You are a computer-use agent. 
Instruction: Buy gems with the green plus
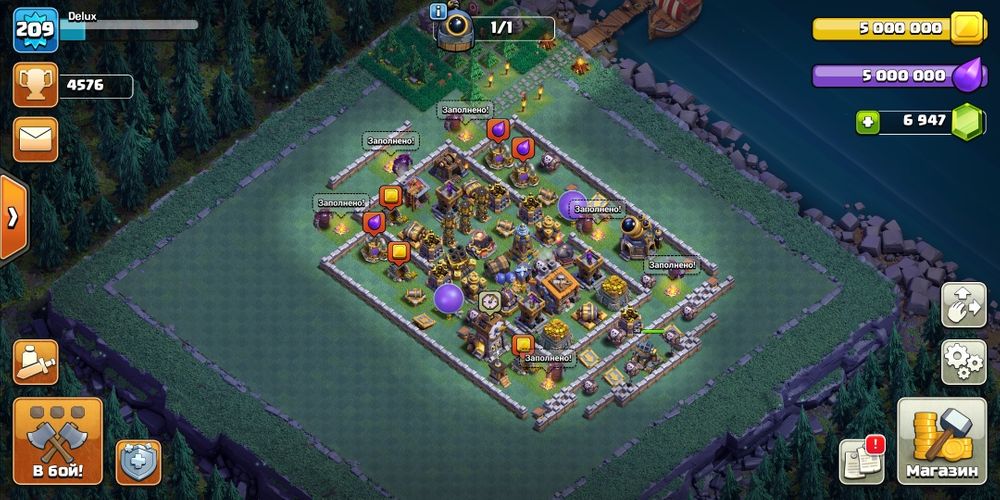coord(868,122)
